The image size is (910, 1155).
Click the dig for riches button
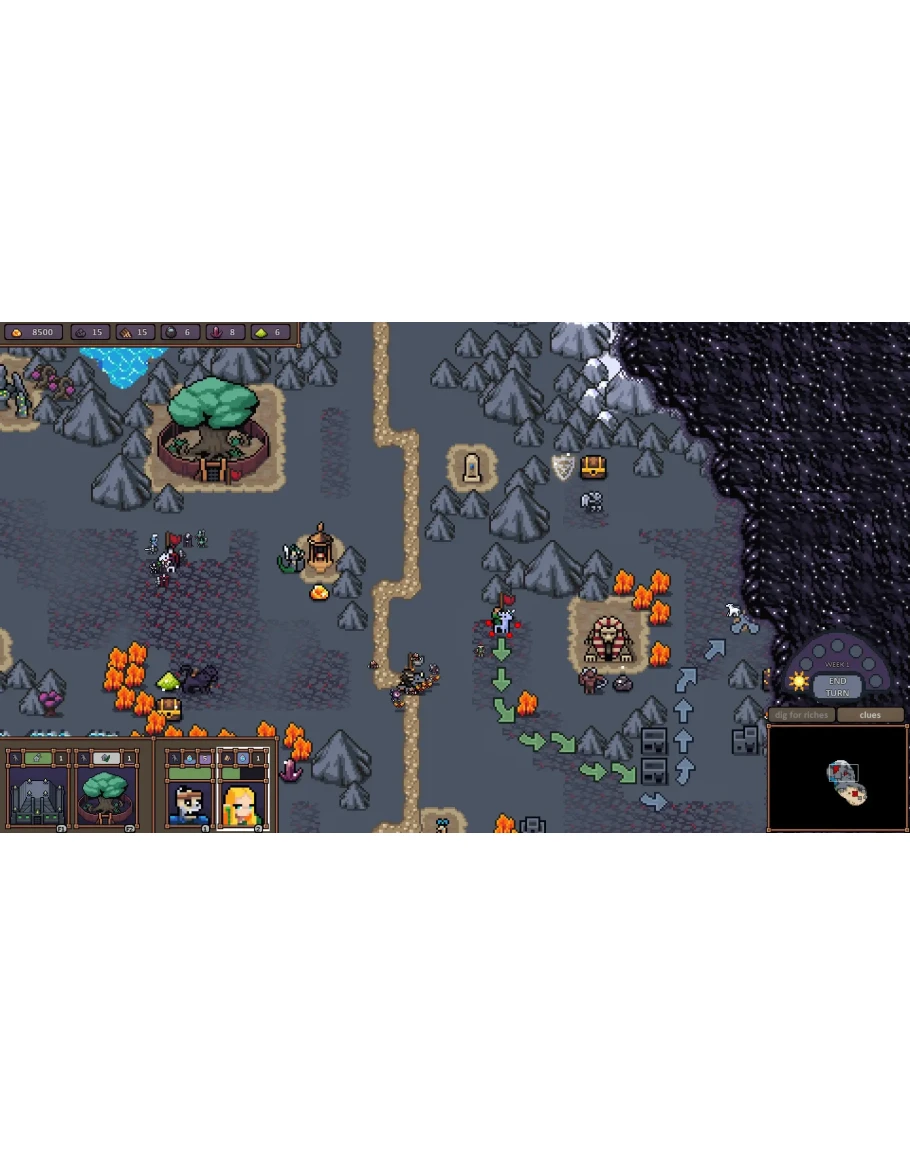802,715
